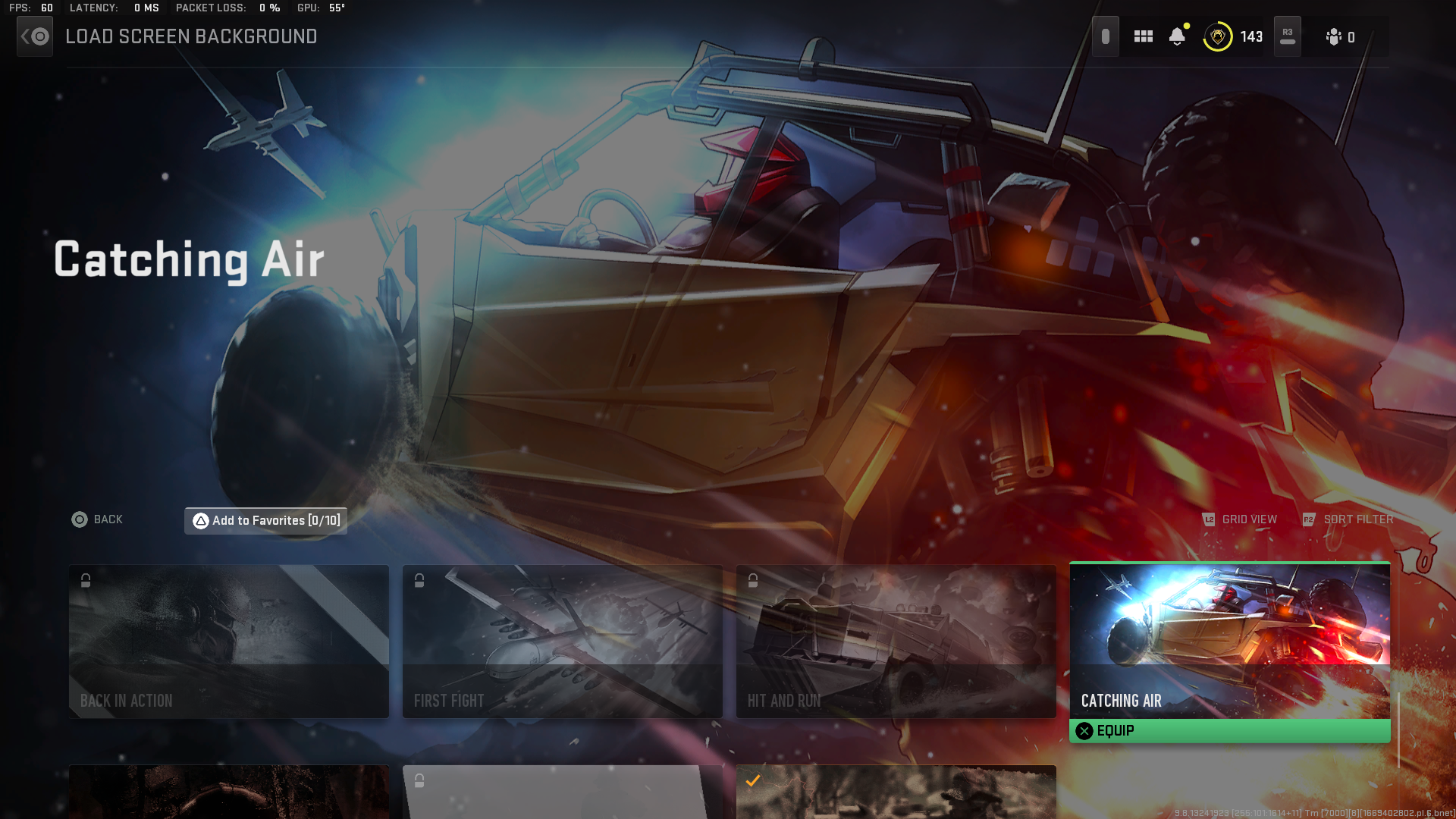
Task: Select the background tile with orange checkmark
Action: 896,792
